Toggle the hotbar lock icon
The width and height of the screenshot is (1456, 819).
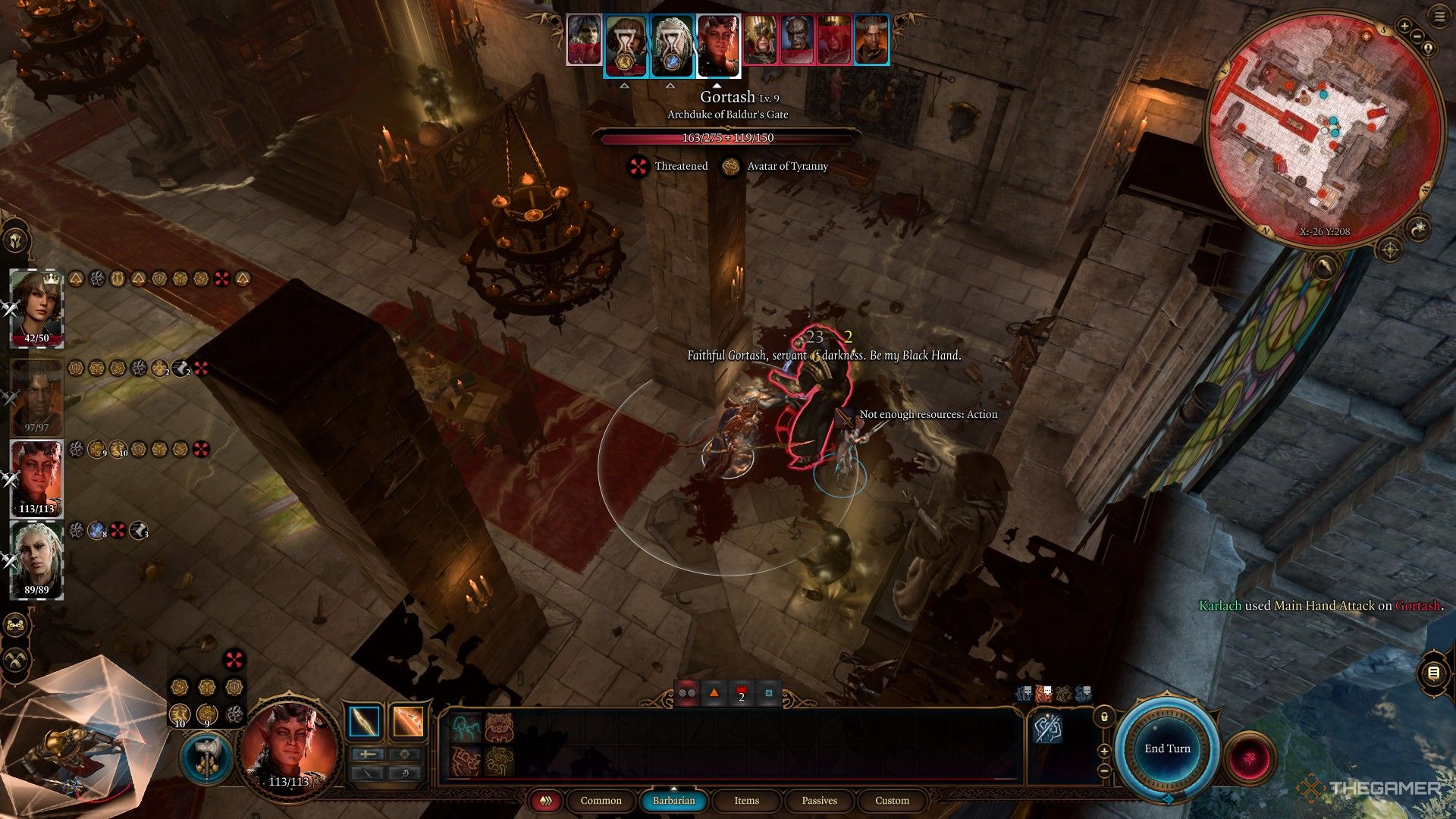pyautogui.click(x=1103, y=717)
